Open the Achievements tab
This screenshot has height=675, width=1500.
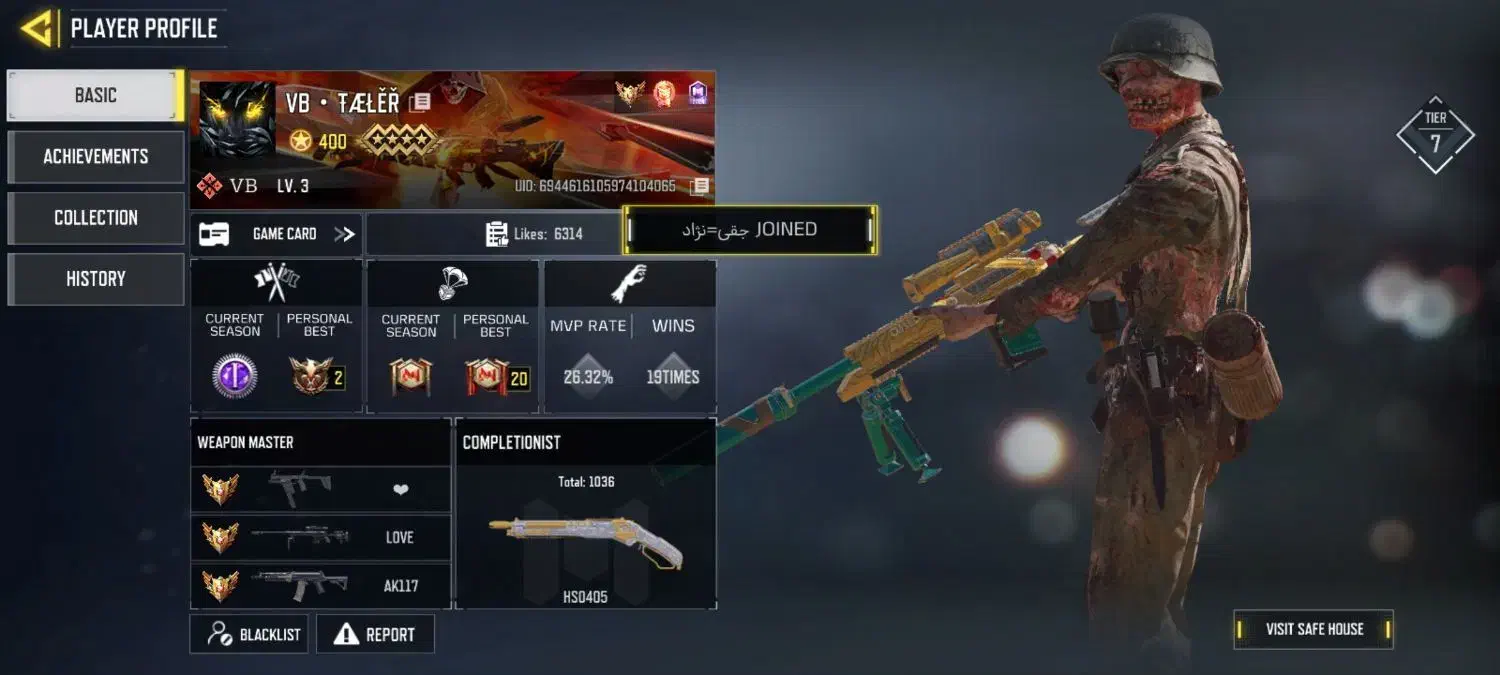click(95, 157)
